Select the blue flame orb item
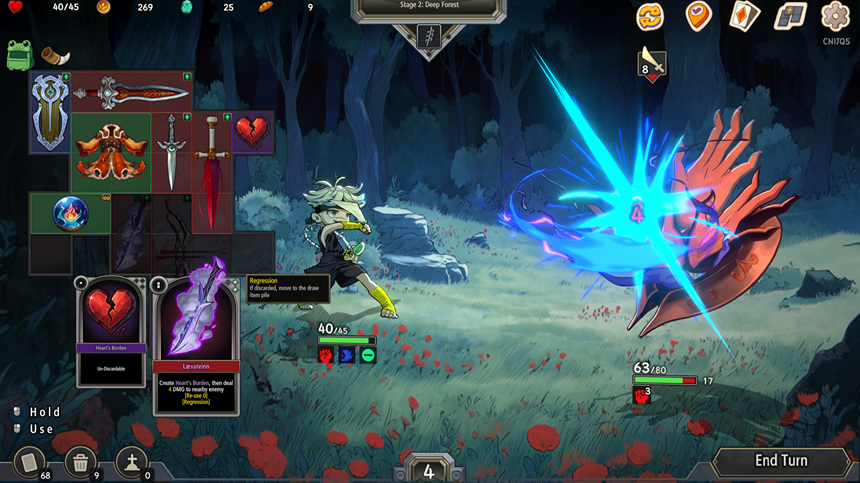 pyautogui.click(x=70, y=213)
